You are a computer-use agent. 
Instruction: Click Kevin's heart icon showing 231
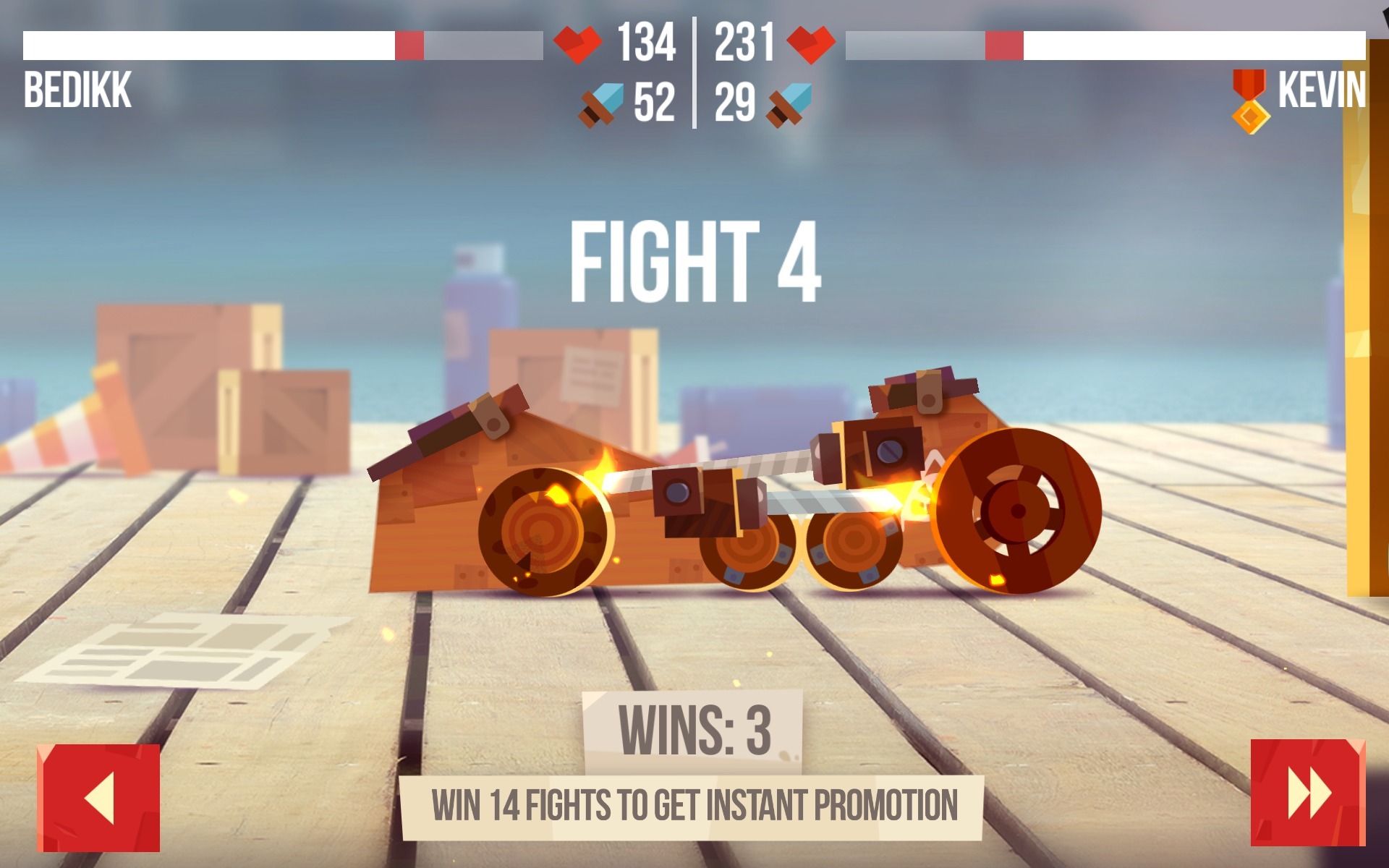[x=813, y=43]
